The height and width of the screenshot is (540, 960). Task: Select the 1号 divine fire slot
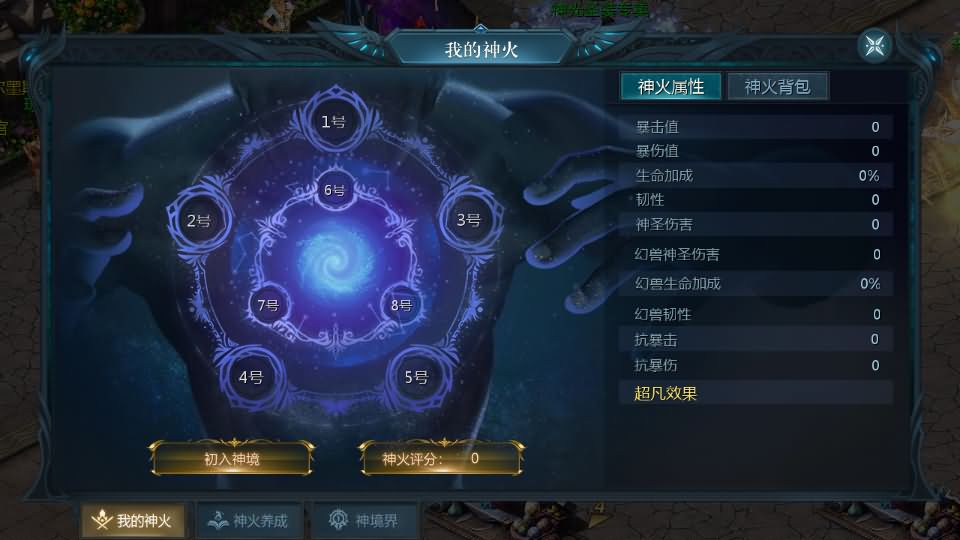pyautogui.click(x=333, y=122)
